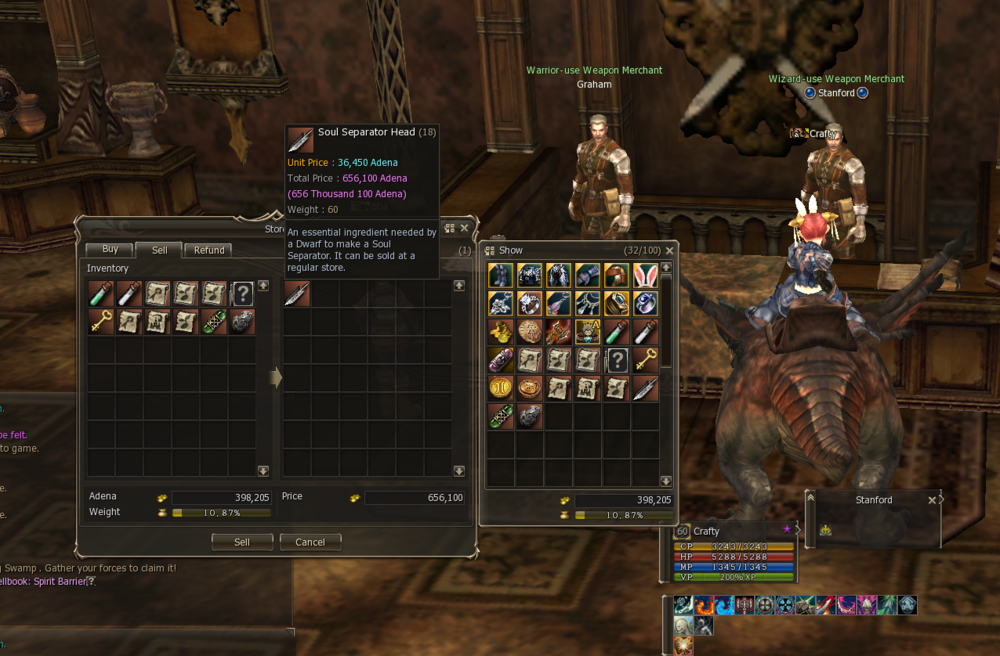Cancel the store transaction
1000x656 pixels.
310,542
